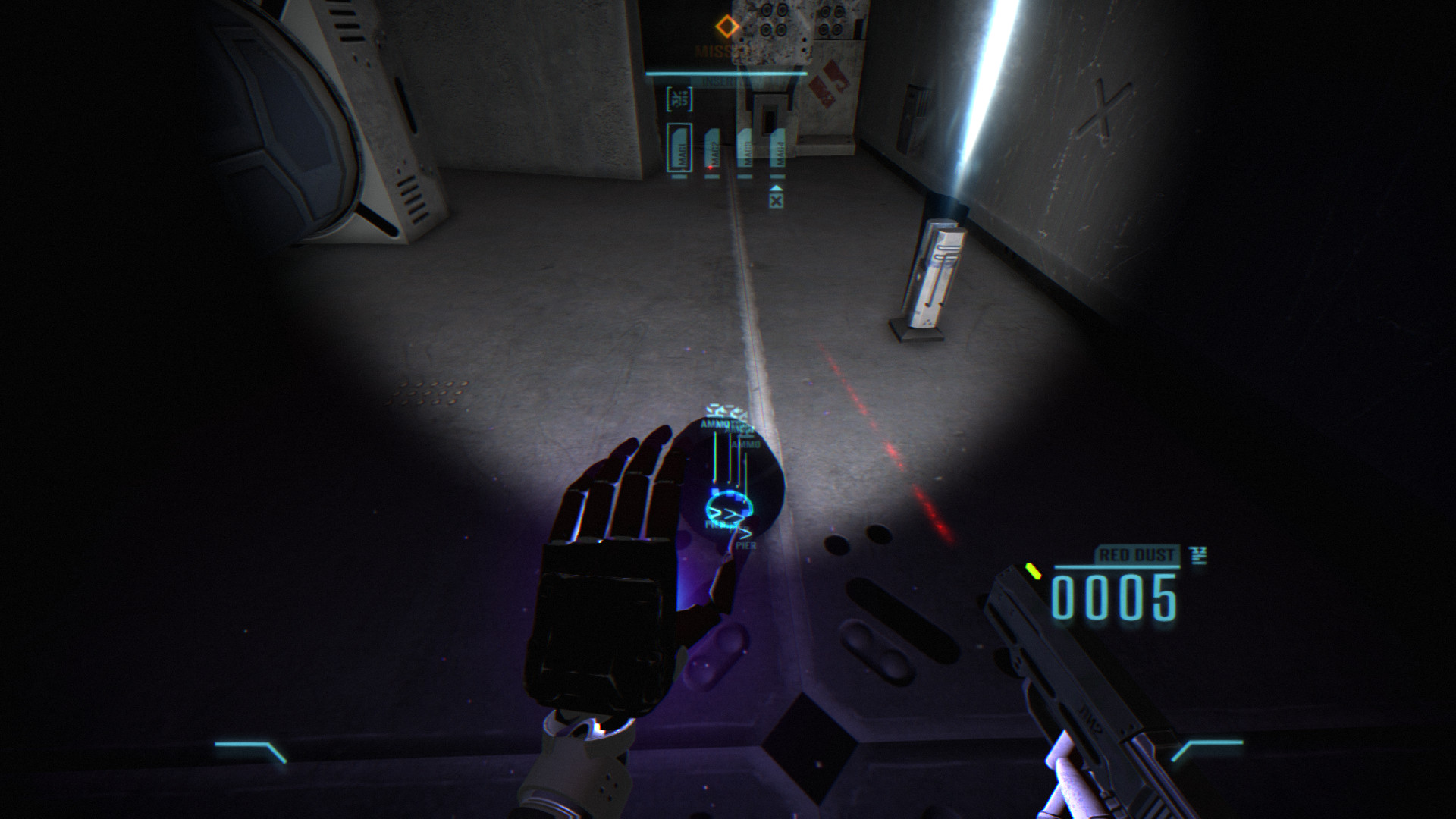Click the AMMO hologram icon above the hand
Viewport: 1456px width, 819px height.
(714, 425)
